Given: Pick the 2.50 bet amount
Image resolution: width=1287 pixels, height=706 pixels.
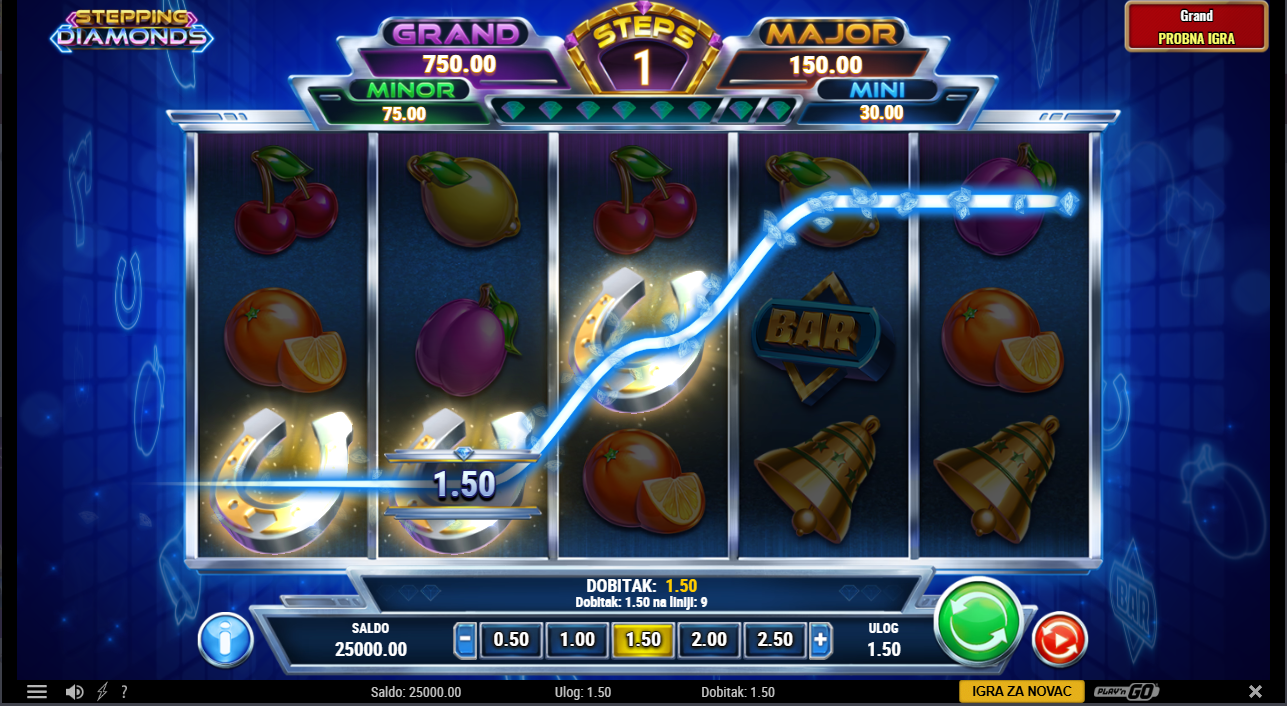Looking at the screenshot, I should coord(775,640).
